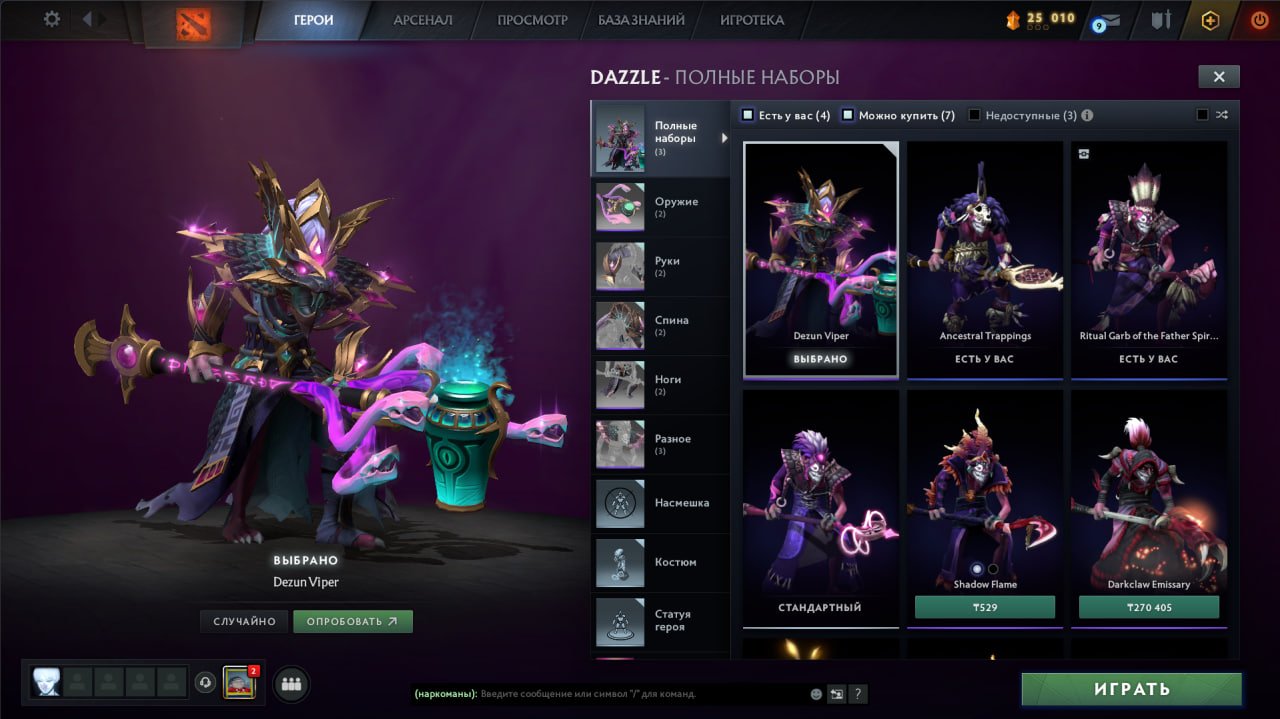Viewport: 1280px width, 719px height.
Task: Go to the Игротека tab
Action: pos(752,20)
